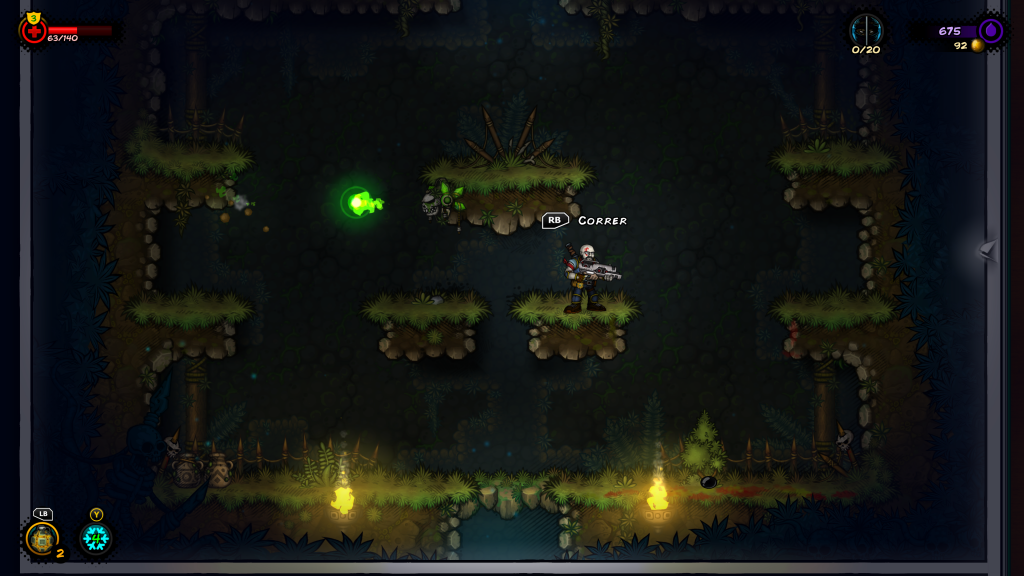Click the purple droplet currency icon
1024x576 pixels.
point(990,30)
